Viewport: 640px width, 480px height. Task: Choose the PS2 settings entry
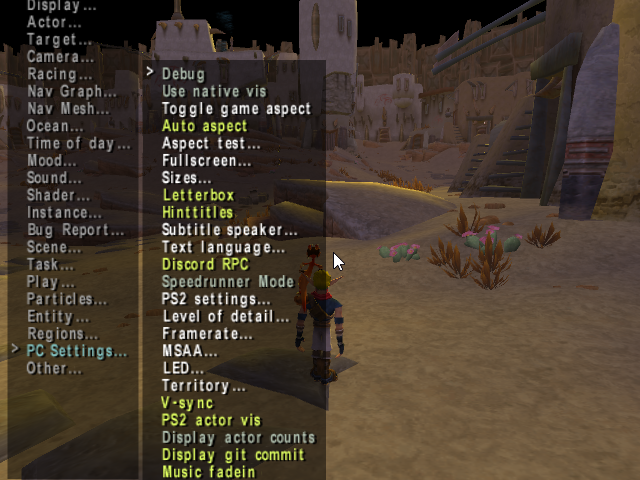[x=216, y=299]
